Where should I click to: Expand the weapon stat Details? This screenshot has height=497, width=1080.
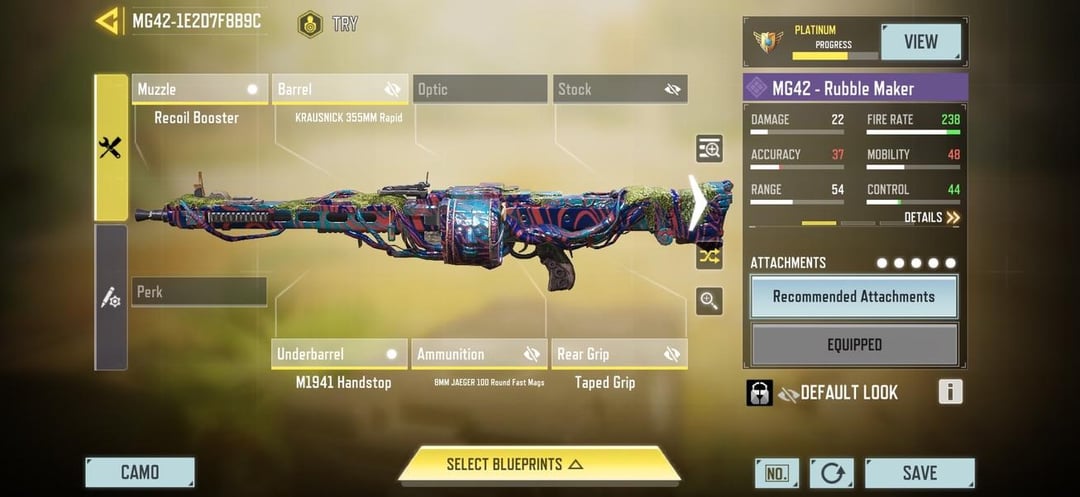(x=931, y=217)
